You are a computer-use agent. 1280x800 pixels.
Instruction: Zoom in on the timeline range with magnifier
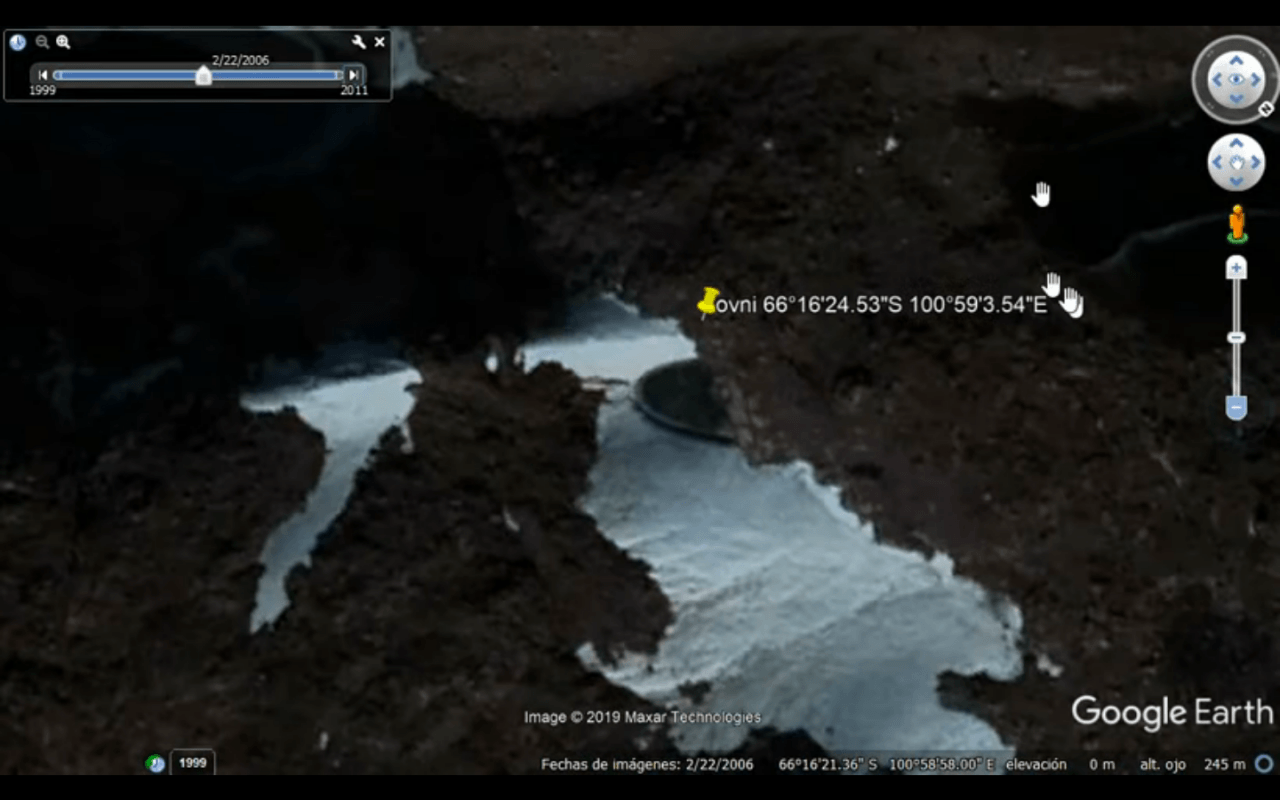[63, 42]
